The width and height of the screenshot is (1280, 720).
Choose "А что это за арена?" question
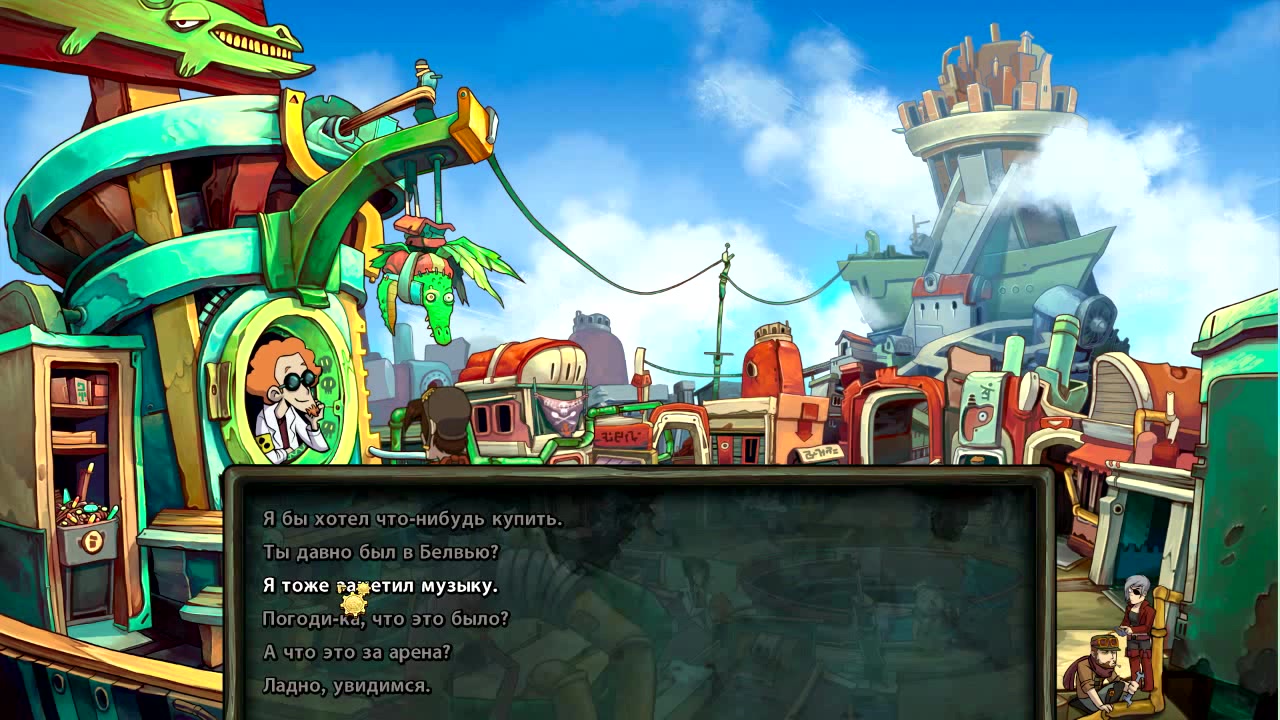coord(357,652)
